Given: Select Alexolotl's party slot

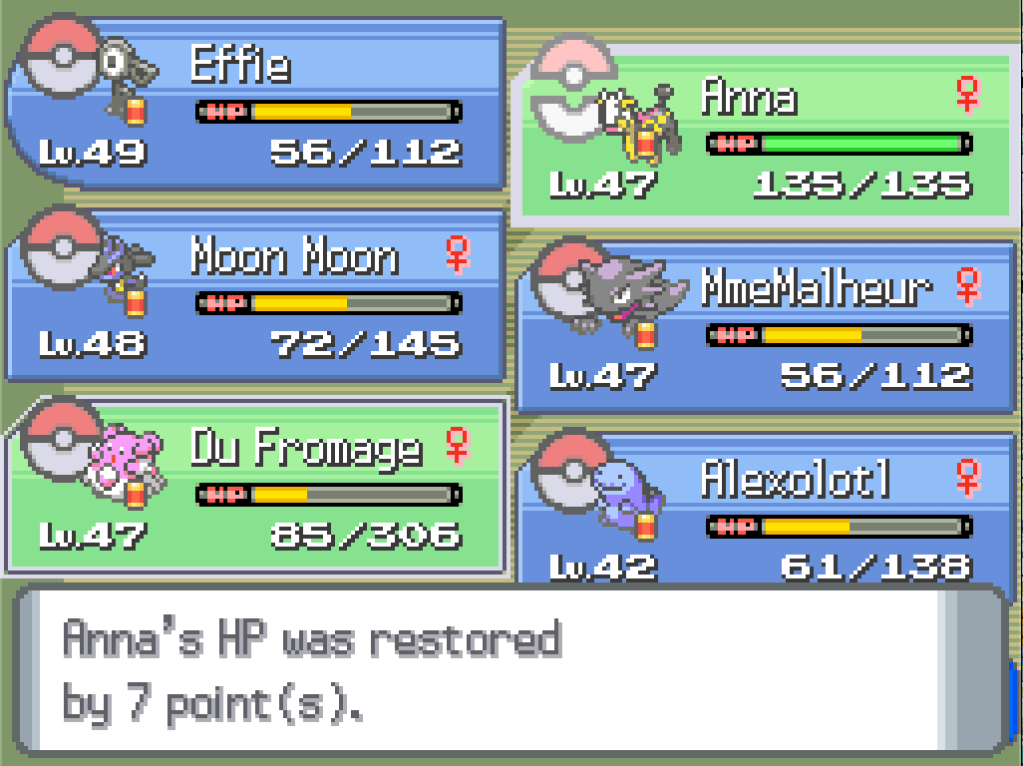Looking at the screenshot, I should [x=765, y=510].
